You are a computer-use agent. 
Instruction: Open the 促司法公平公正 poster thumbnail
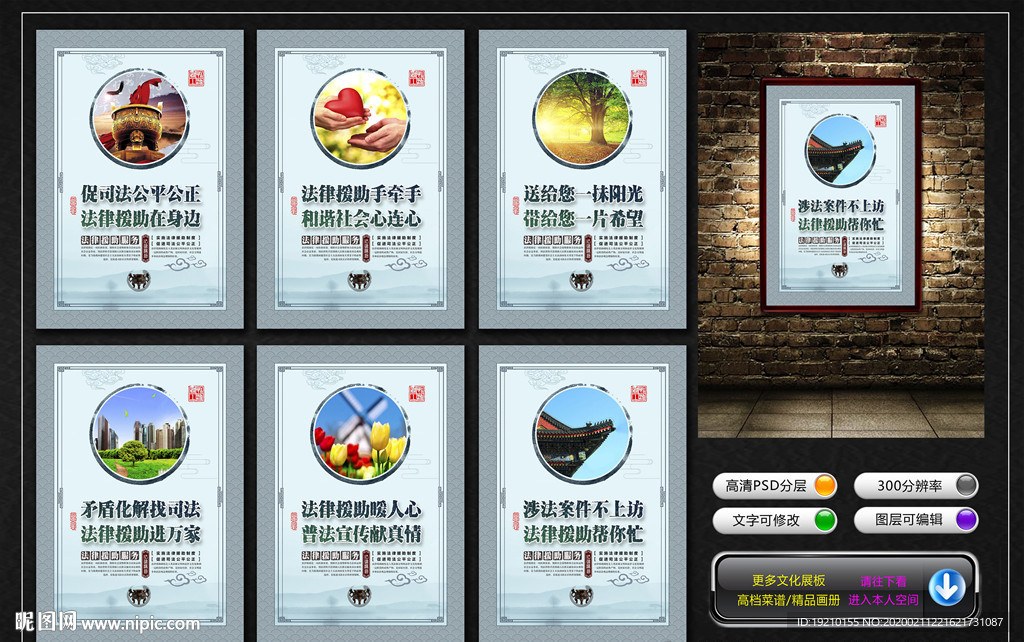pyautogui.click(x=140, y=180)
